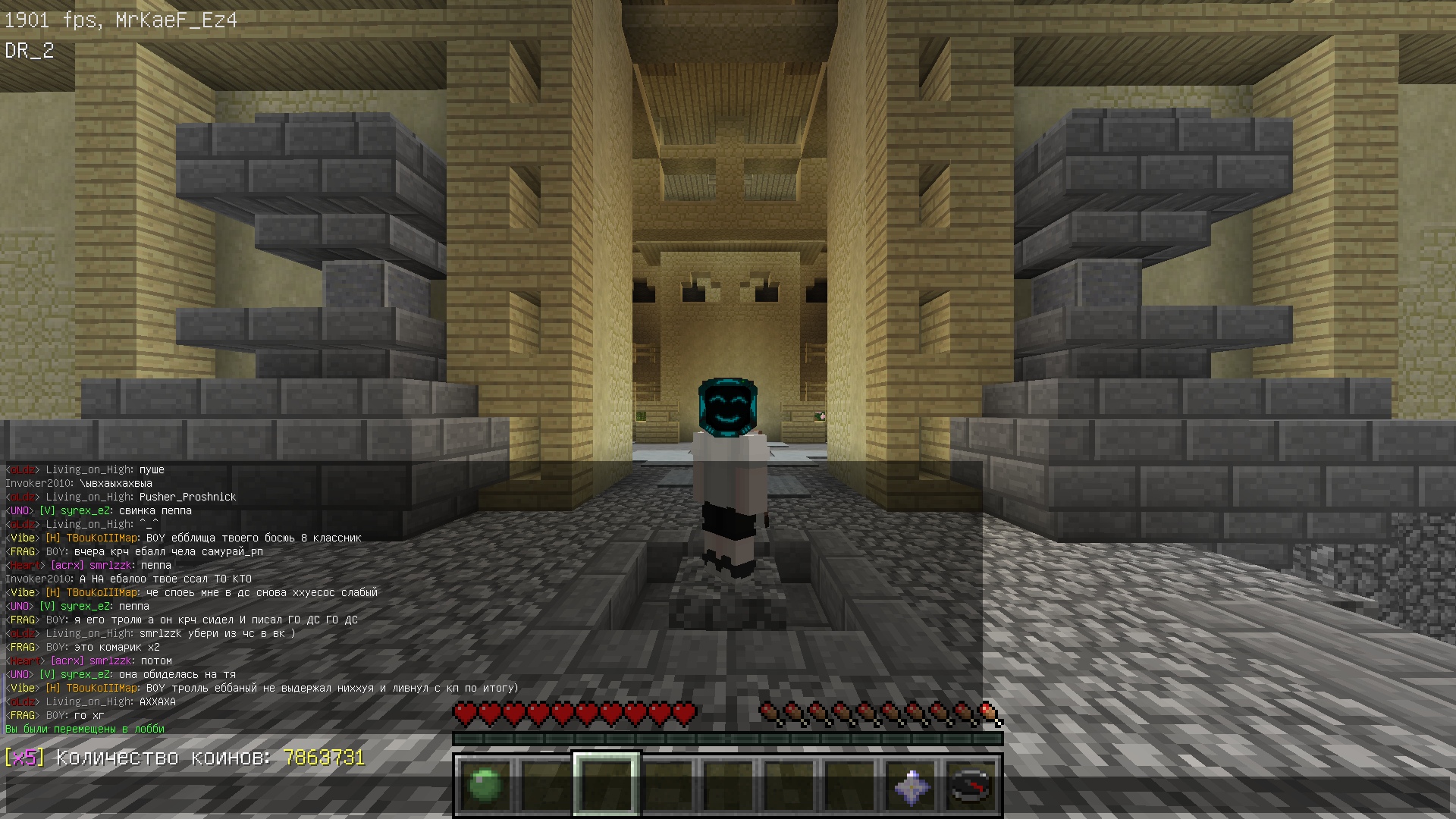Select the nether star hotbar slot

(911, 785)
